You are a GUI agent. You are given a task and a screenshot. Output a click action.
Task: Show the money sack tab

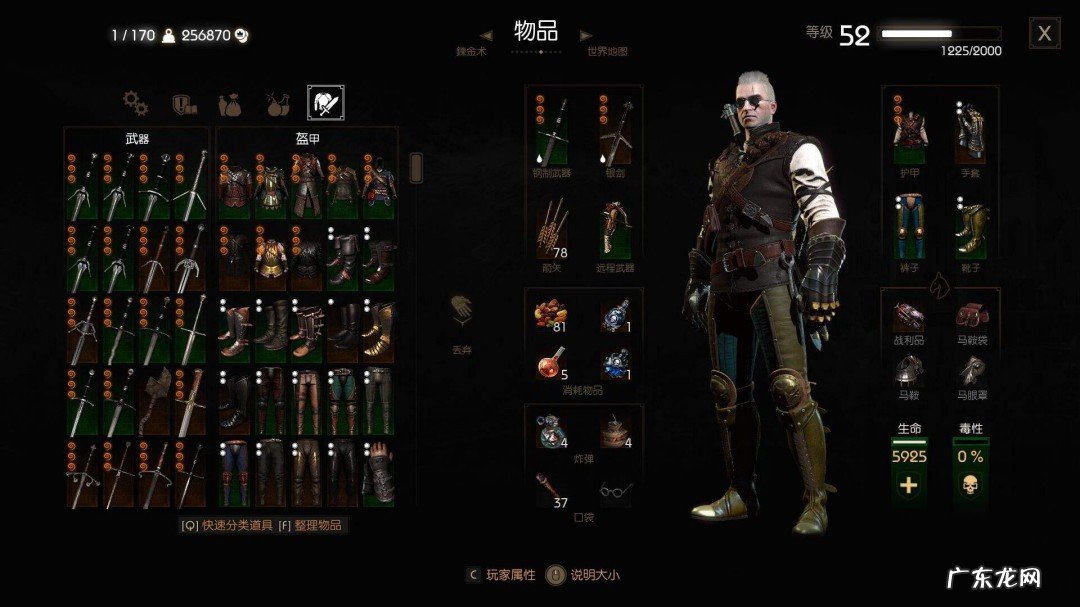tap(228, 103)
